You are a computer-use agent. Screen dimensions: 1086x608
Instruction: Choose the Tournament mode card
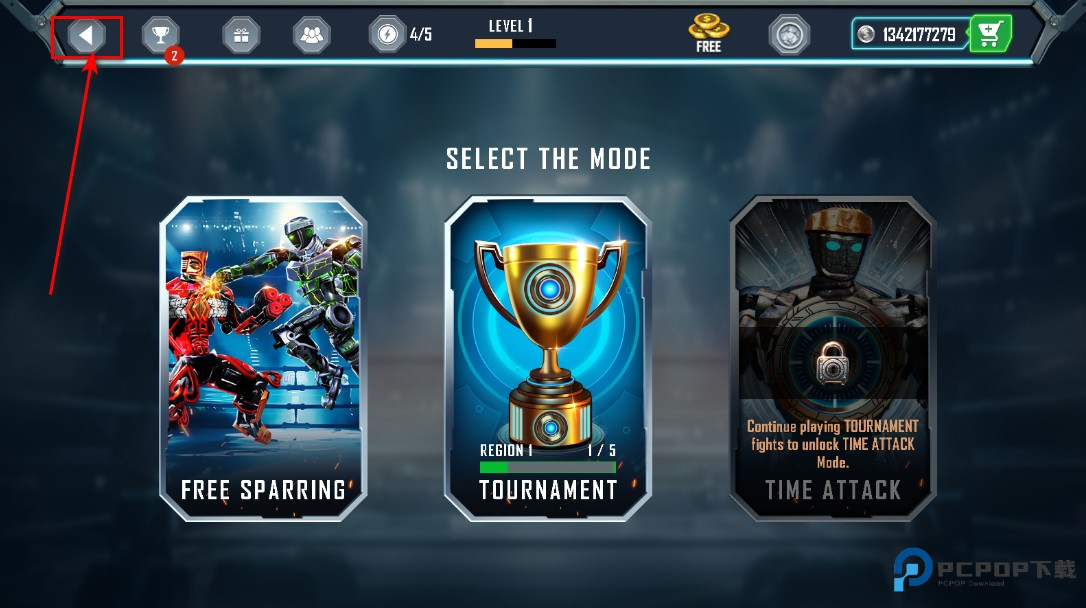tap(547, 358)
